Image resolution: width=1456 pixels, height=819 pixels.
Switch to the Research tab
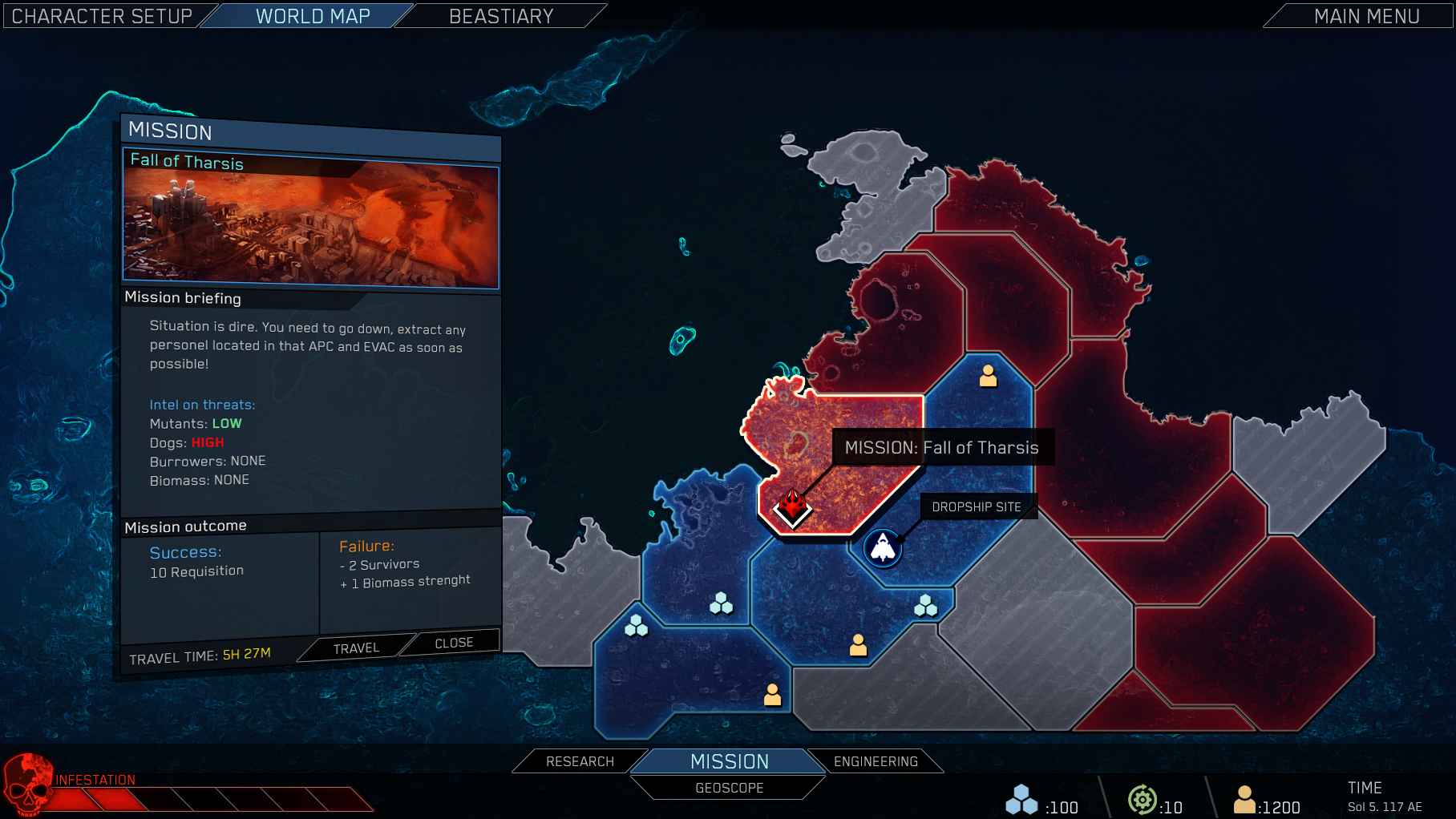580,761
